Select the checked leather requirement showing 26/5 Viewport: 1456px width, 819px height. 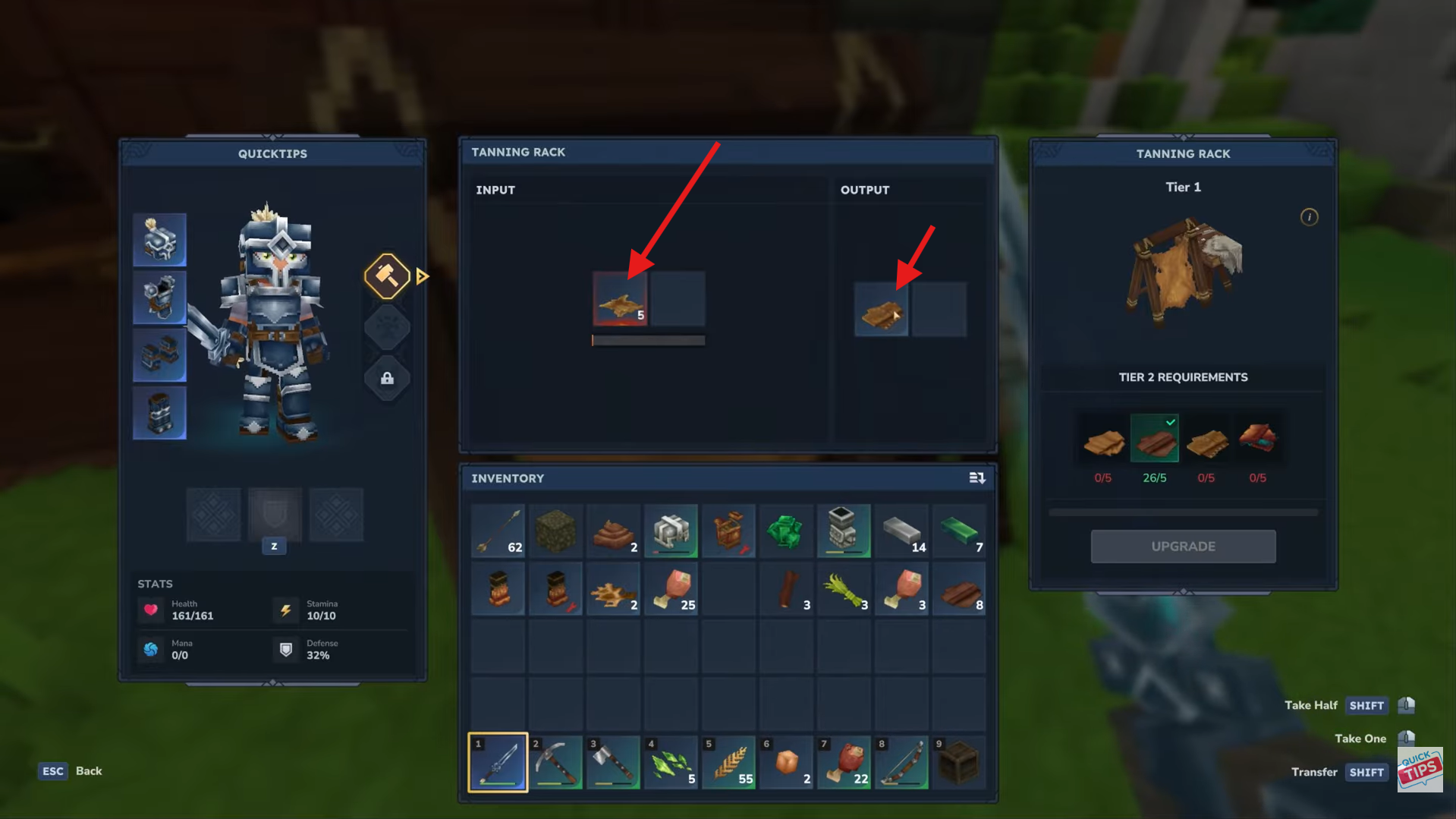(1155, 438)
